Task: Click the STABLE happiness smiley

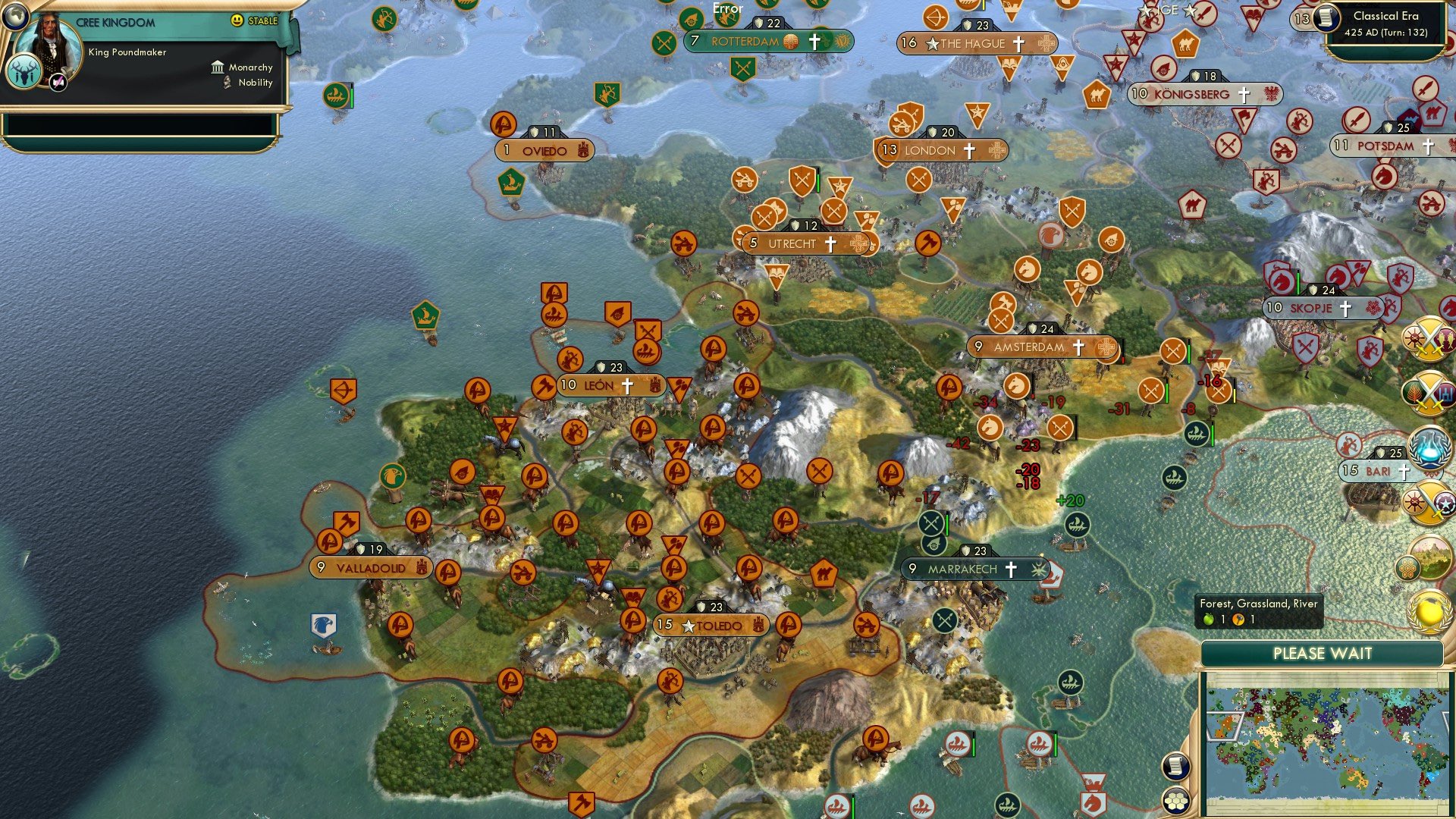Action: point(239,21)
